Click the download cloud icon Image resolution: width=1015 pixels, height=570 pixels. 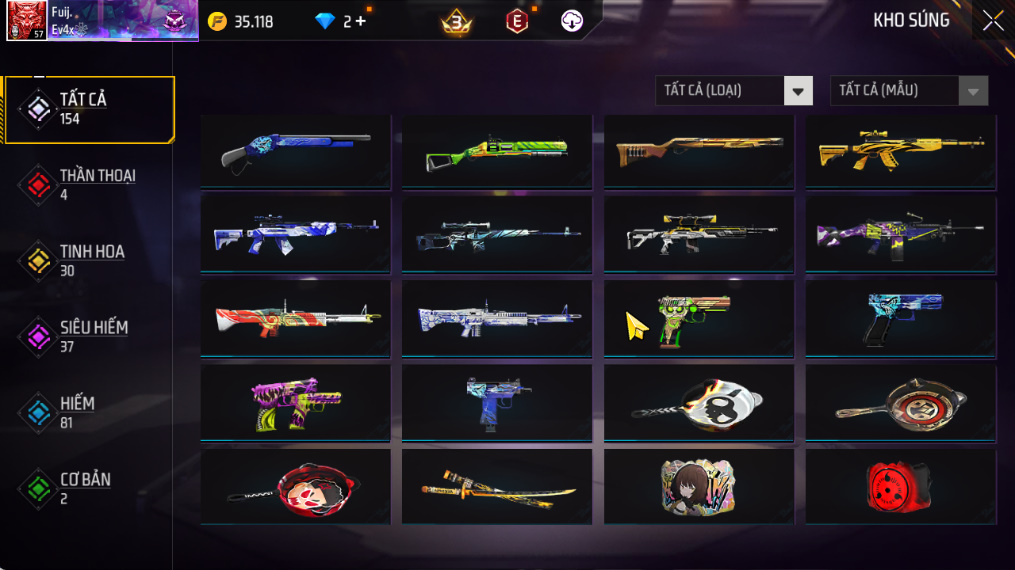coord(572,21)
